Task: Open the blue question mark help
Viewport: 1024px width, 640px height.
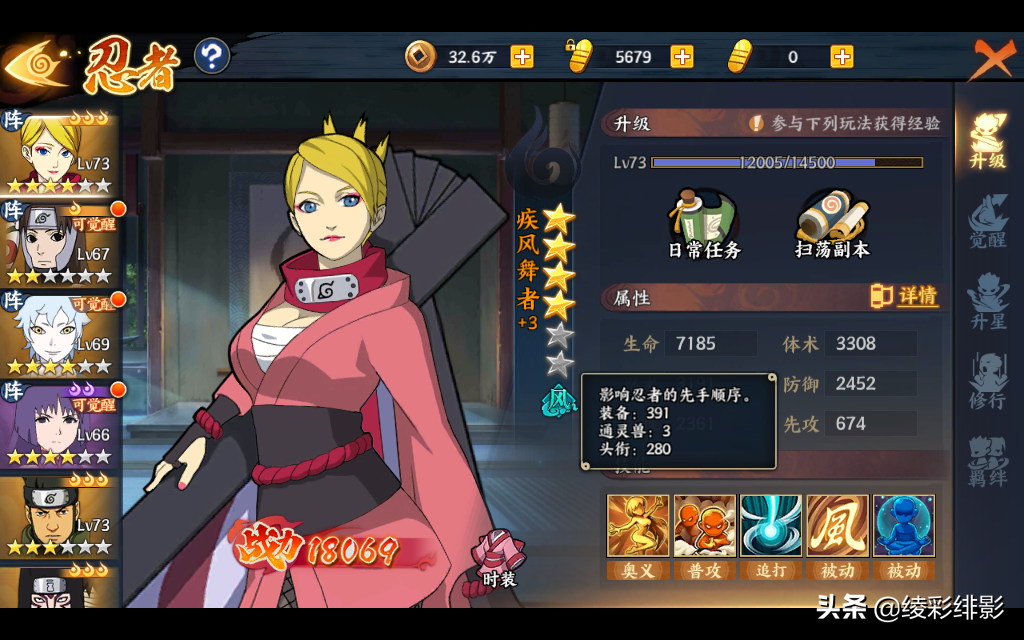Action: pos(211,56)
